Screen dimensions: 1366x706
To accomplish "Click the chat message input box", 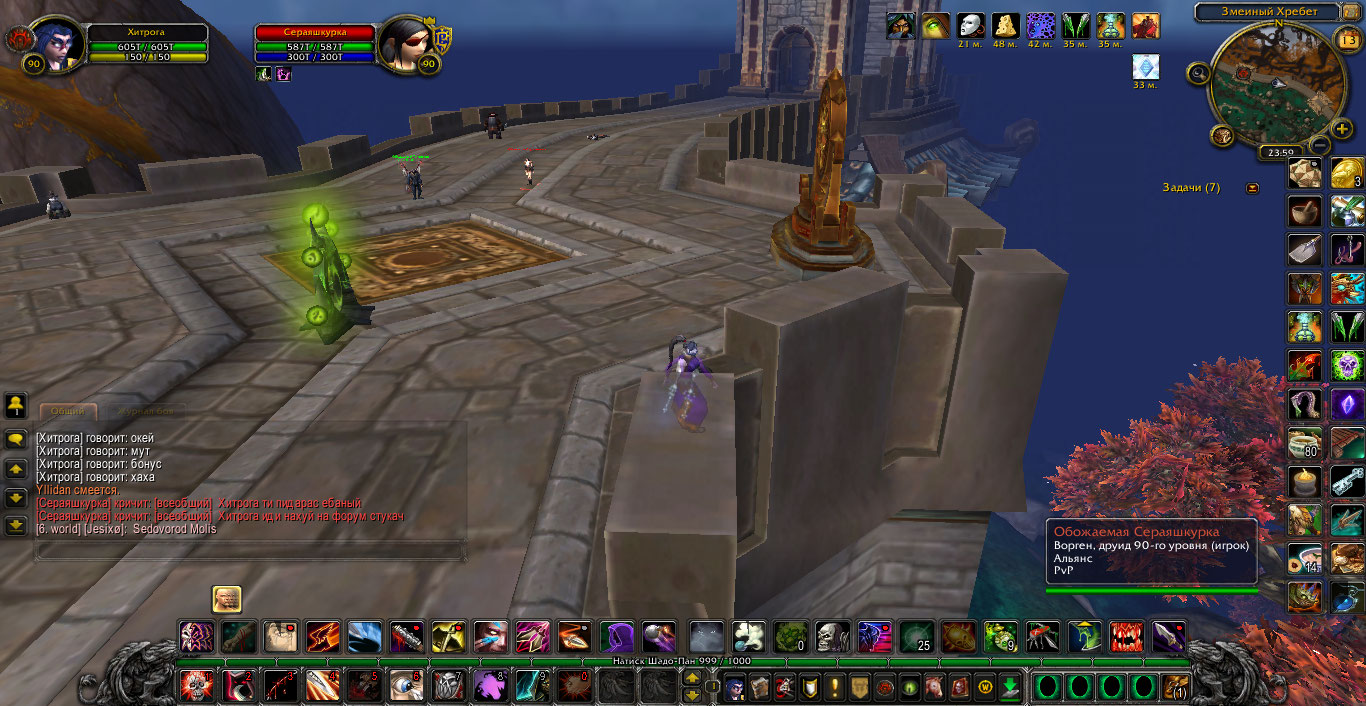I will coord(250,550).
